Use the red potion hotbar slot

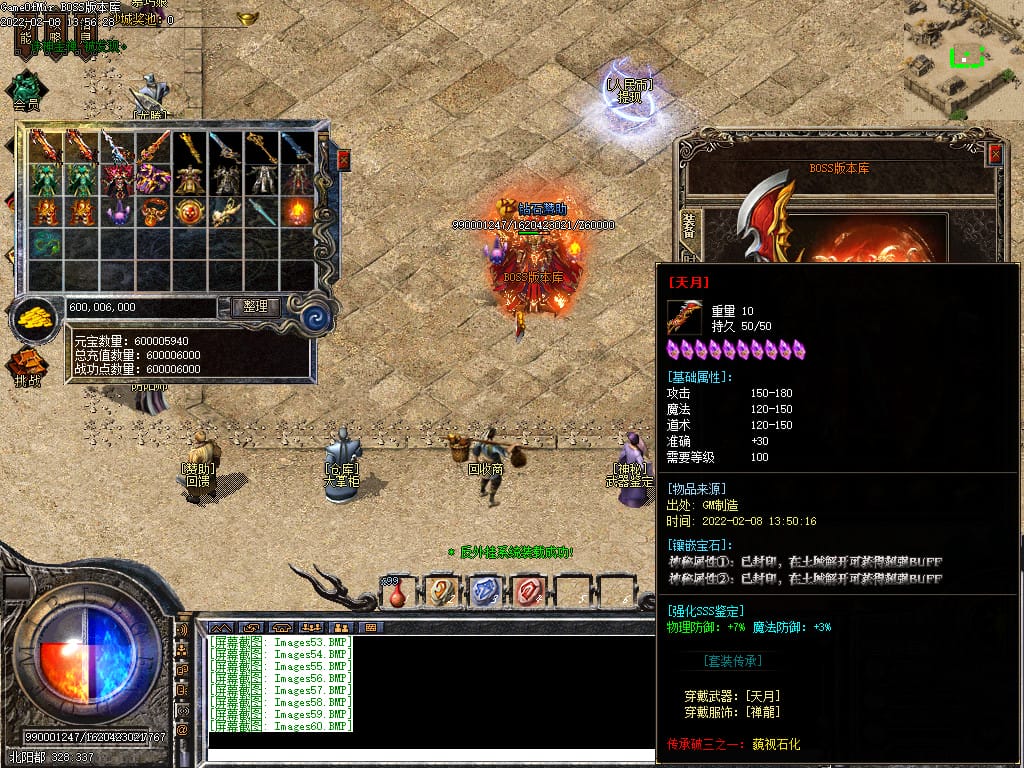398,593
